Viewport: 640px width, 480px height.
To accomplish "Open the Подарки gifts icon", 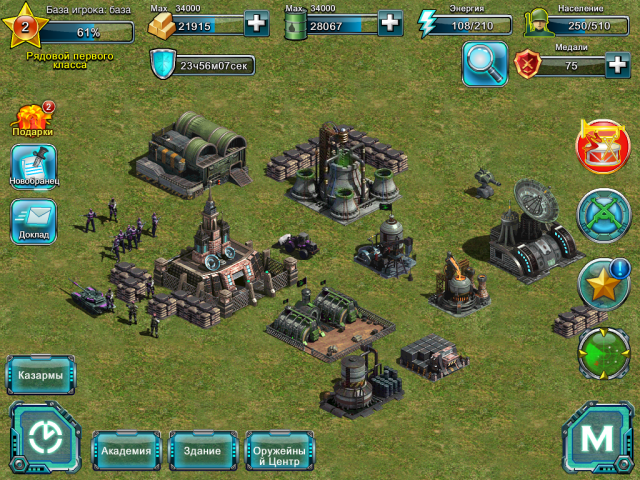I will (32, 119).
